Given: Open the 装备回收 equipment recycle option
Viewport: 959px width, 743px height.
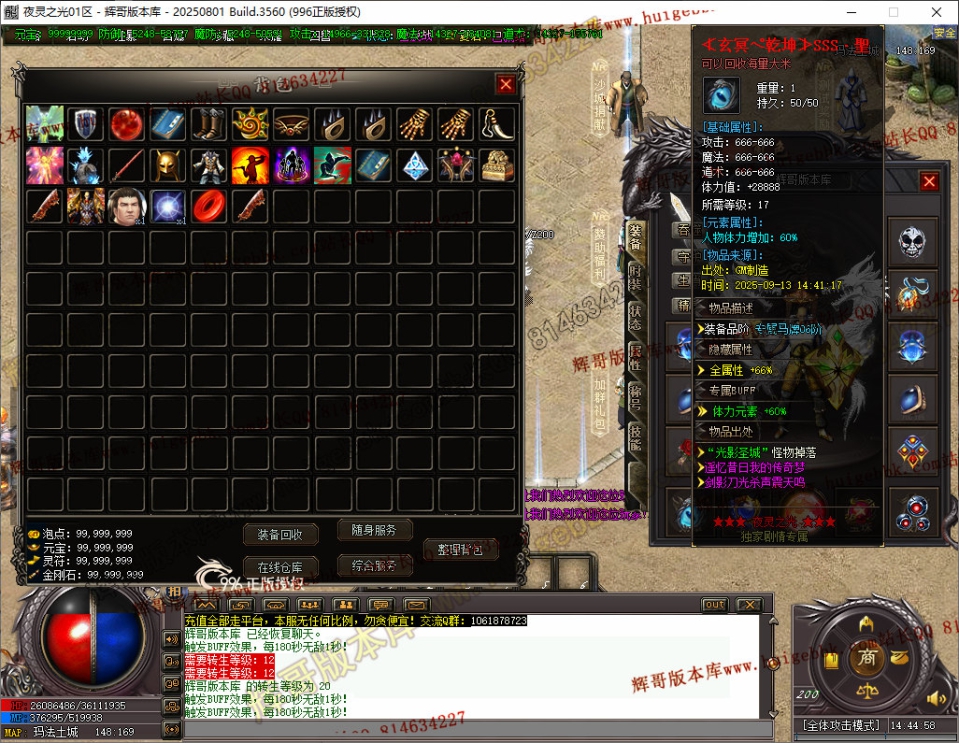Looking at the screenshot, I should pyautogui.click(x=279, y=534).
